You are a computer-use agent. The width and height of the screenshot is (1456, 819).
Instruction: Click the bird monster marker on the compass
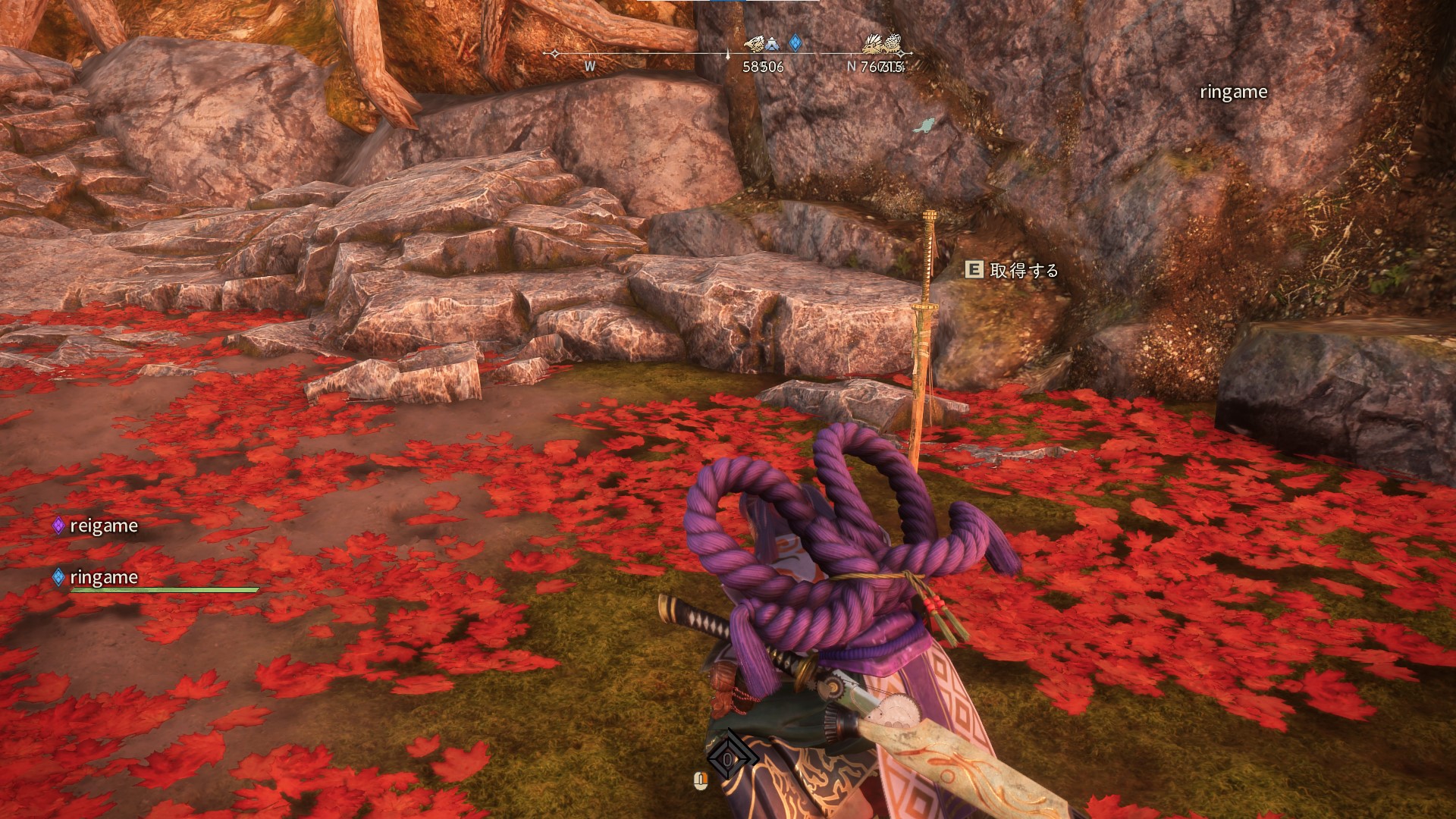click(755, 43)
